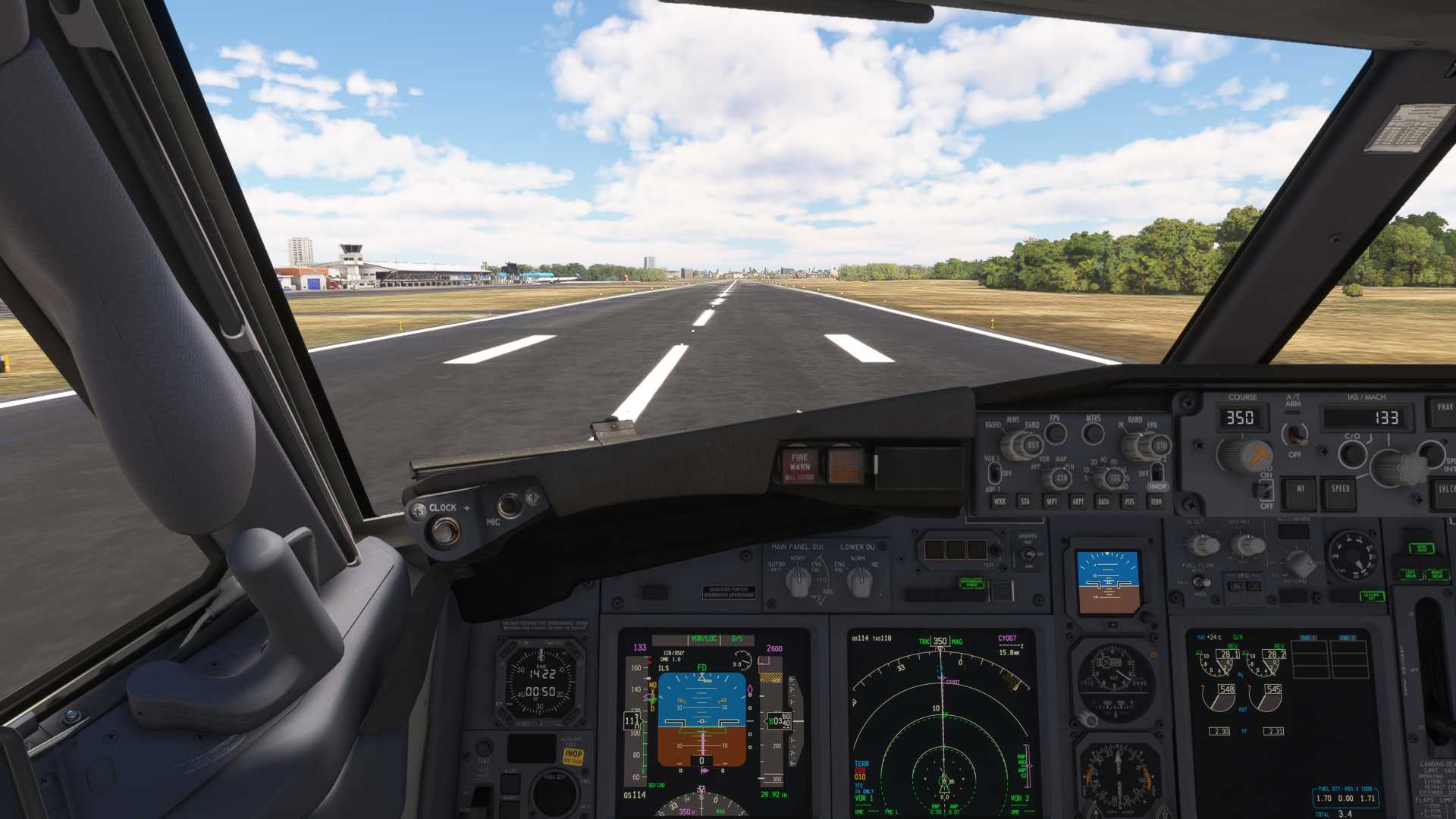This screenshot has width=1456, height=819.
Task: Flip the A/T ARM switch
Action: (1294, 435)
